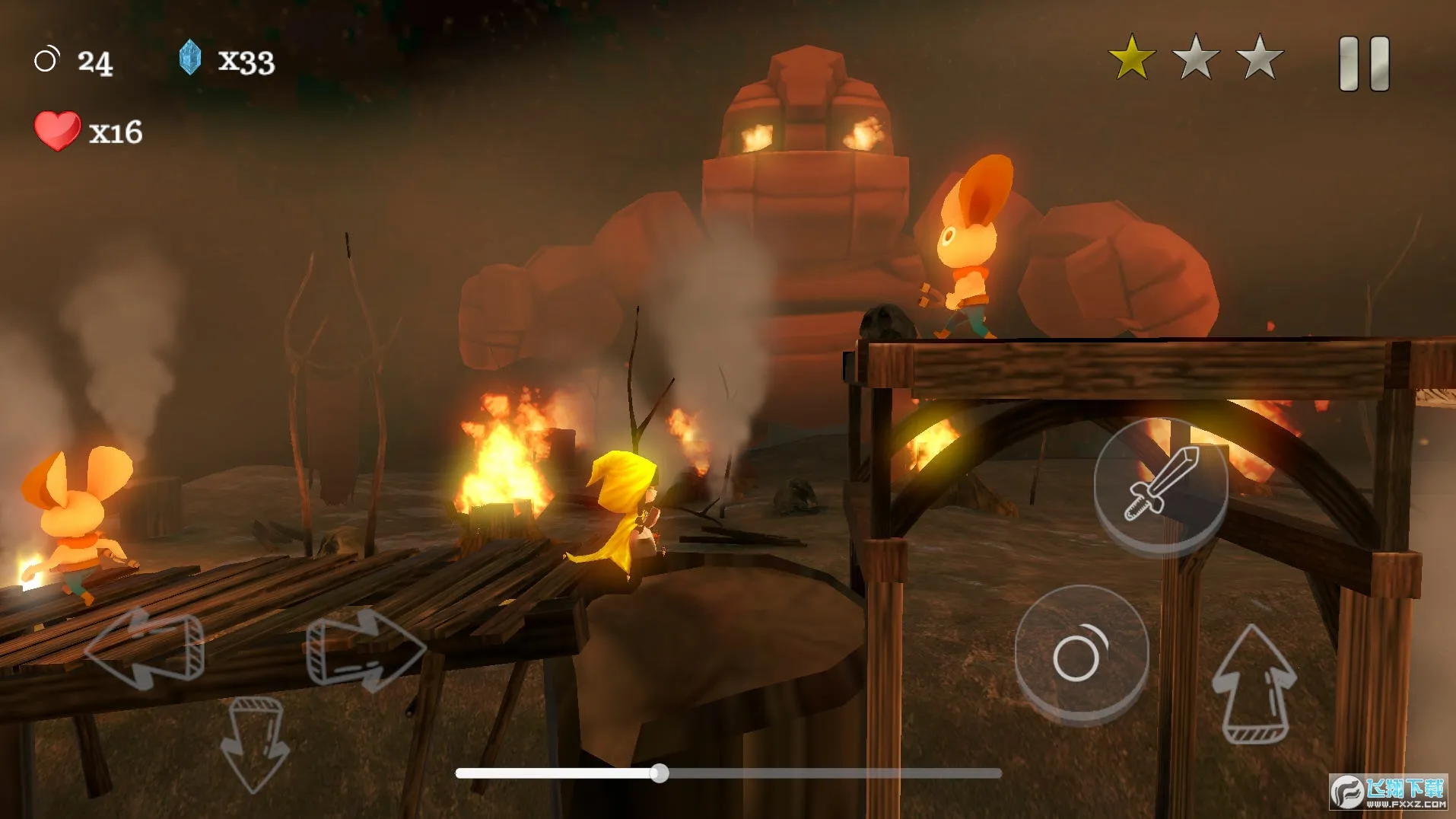This screenshot has width=1456, height=819.
Task: Move right with the right arrow
Action: point(364,649)
